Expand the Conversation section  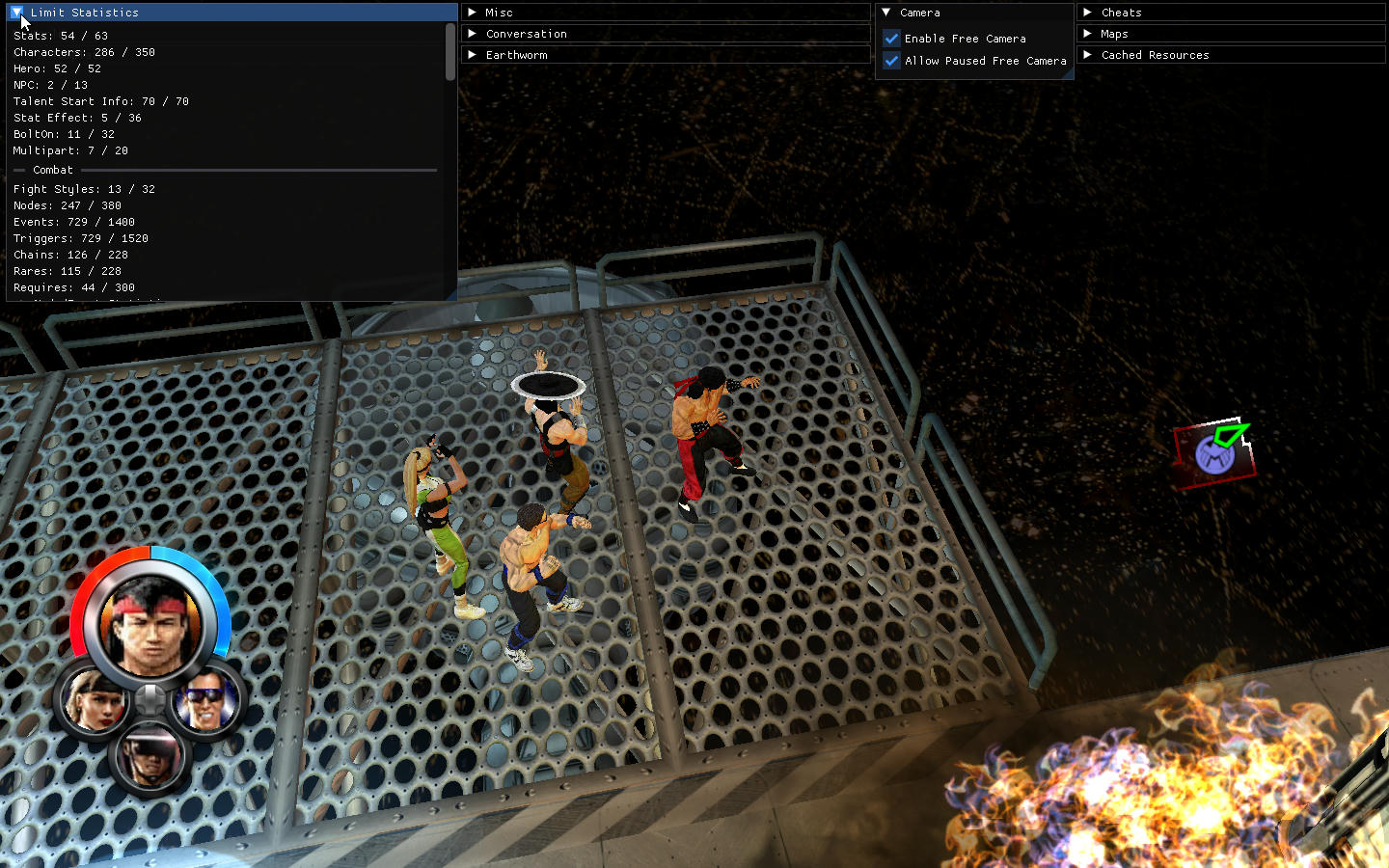[x=473, y=34]
